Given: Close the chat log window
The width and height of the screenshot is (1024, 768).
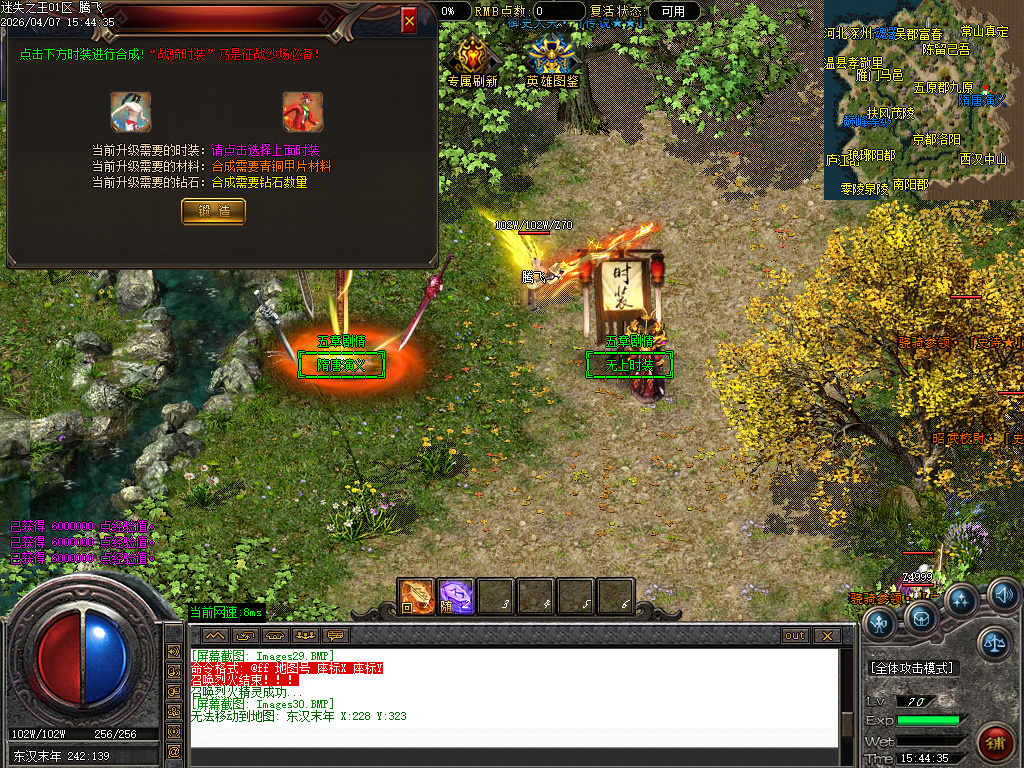Looking at the screenshot, I should click(826, 635).
